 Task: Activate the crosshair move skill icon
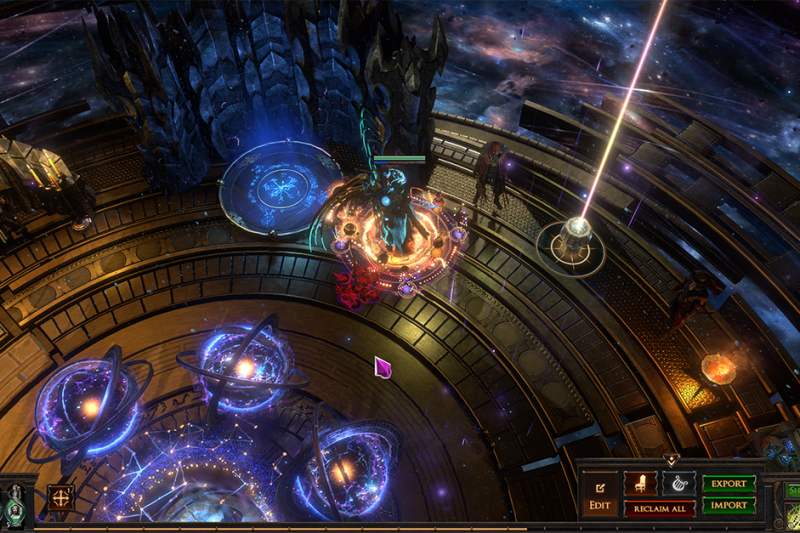(61, 497)
